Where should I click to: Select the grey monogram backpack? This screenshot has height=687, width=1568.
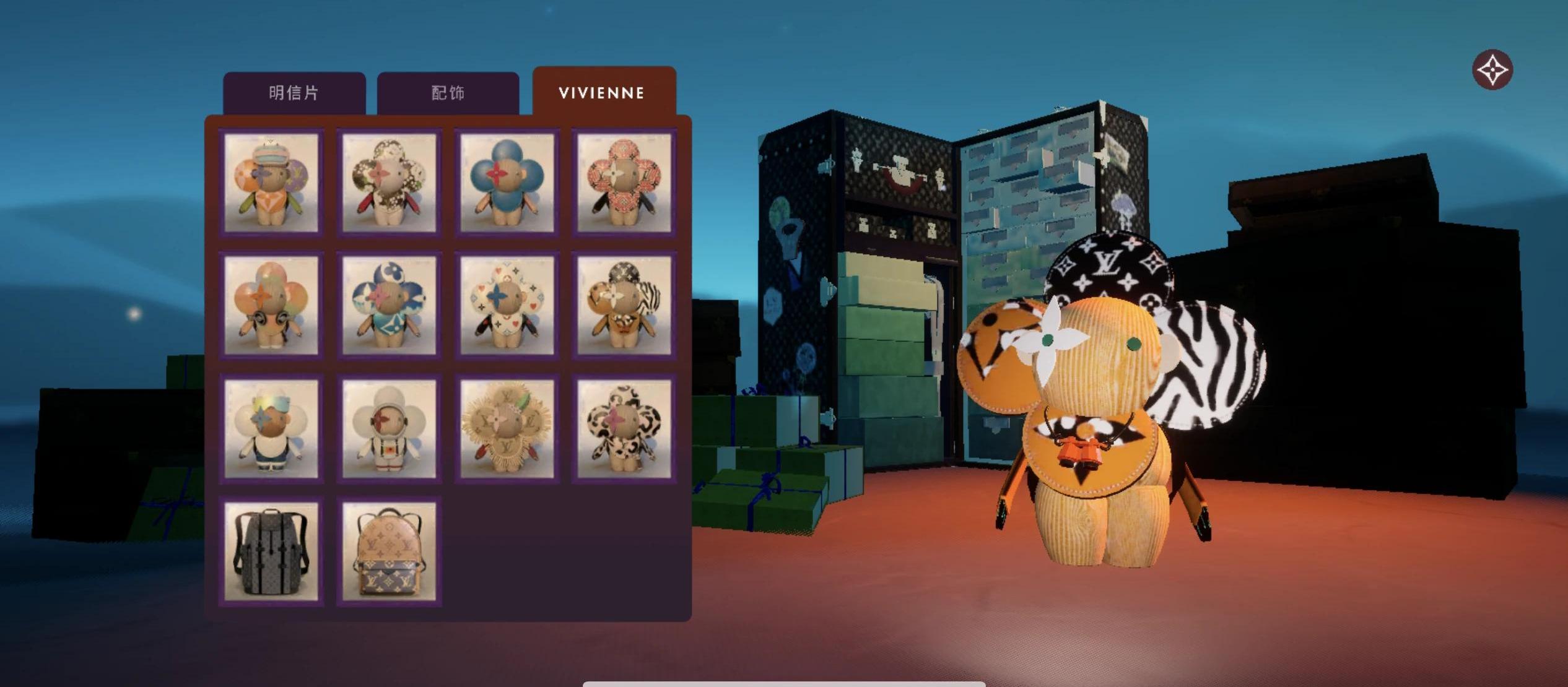pyautogui.click(x=271, y=551)
